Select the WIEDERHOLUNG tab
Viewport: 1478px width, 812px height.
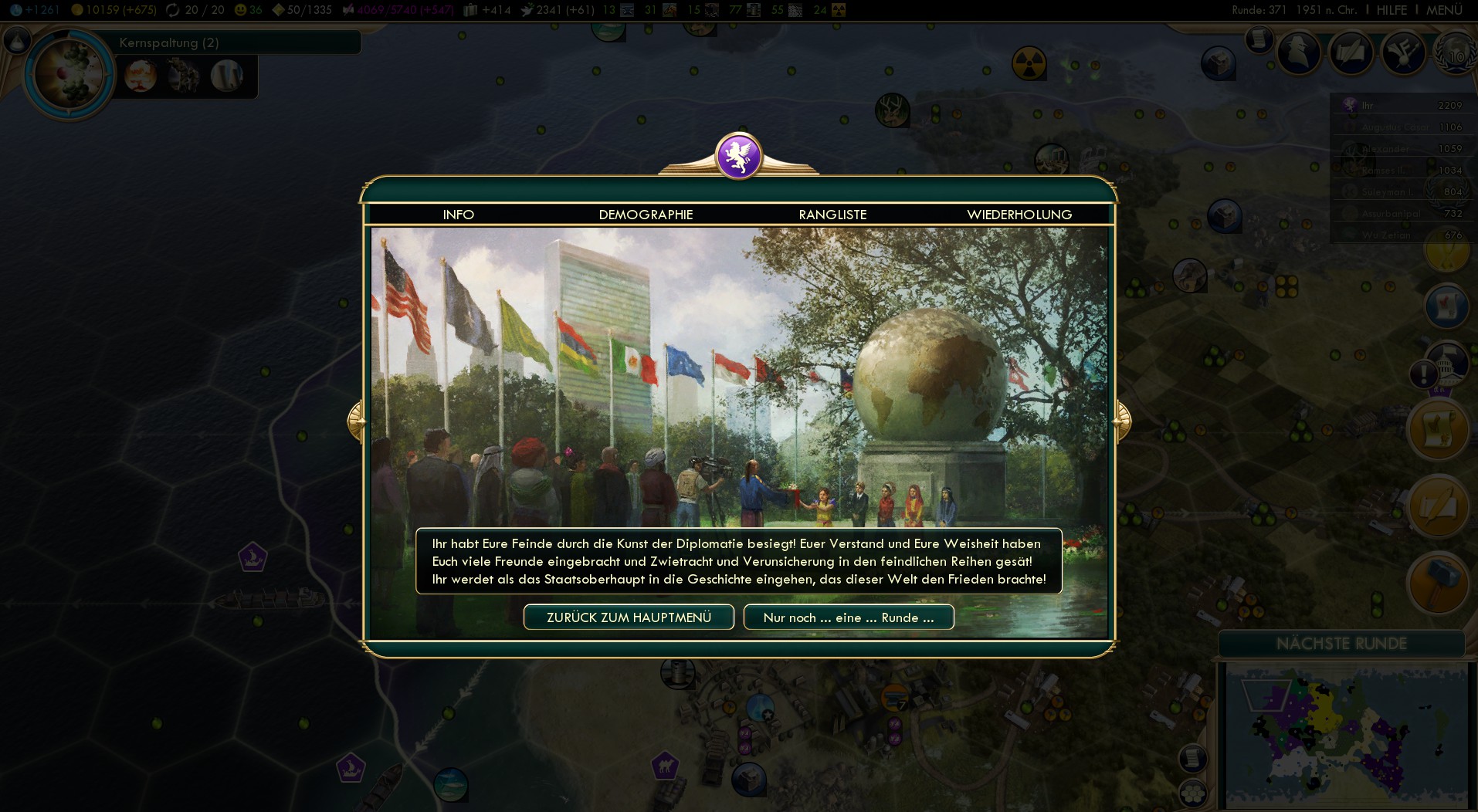(1019, 215)
